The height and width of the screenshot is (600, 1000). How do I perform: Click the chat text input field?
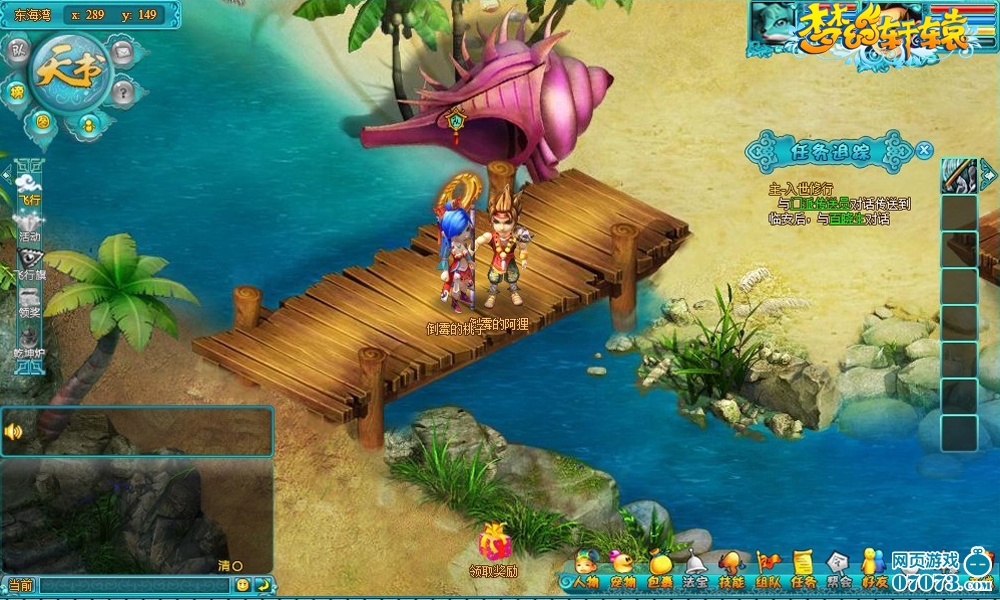135,585
